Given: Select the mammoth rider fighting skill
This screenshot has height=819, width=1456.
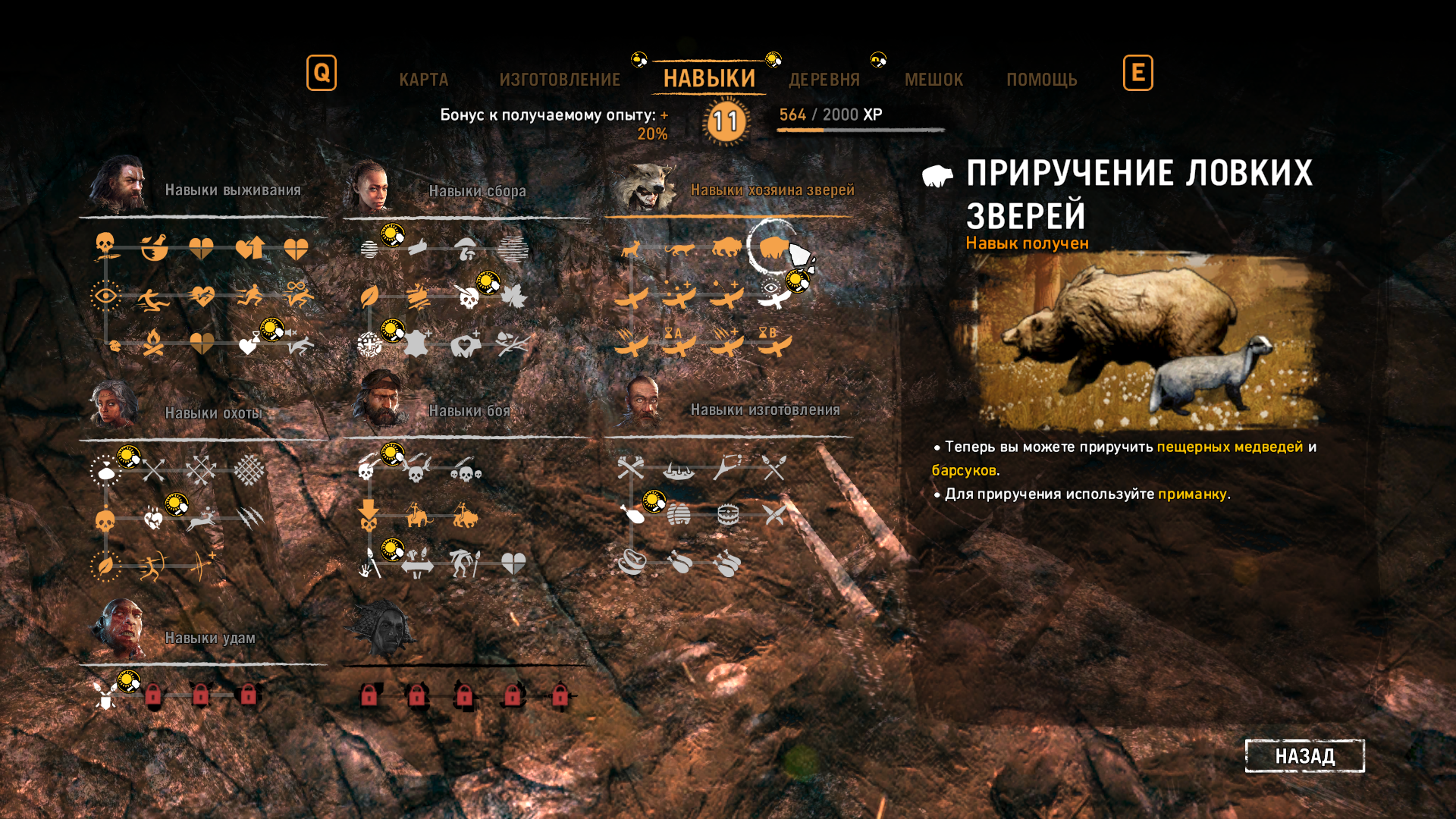Looking at the screenshot, I should [x=417, y=516].
